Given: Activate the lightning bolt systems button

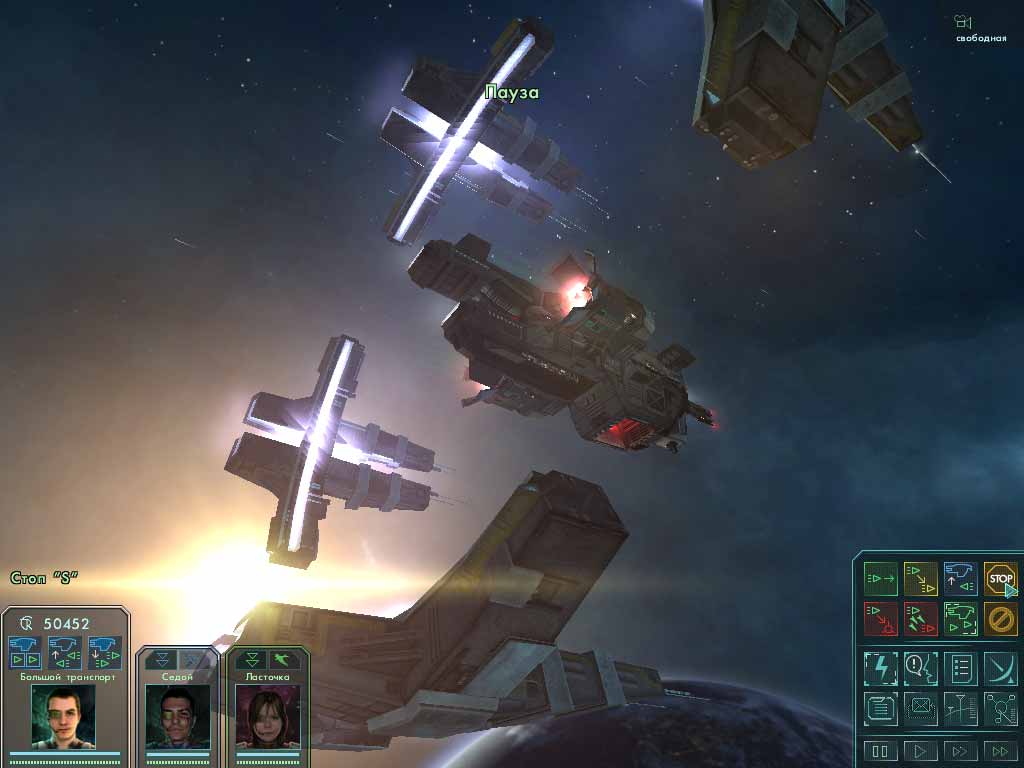Looking at the screenshot, I should (880, 667).
